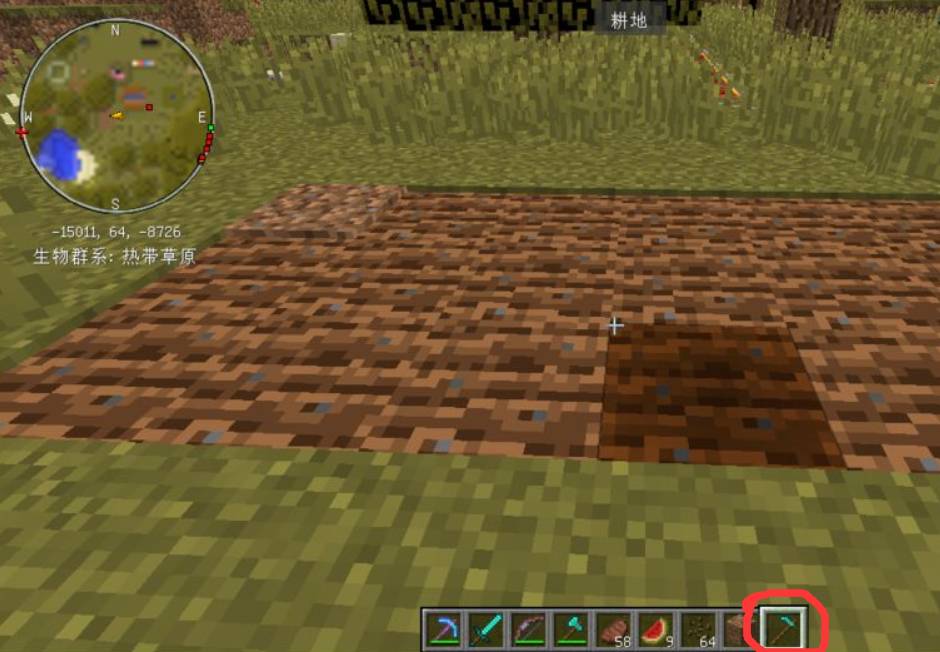Select the diamond pickaxe hotbar slot
940x652 pixels.
[442, 630]
